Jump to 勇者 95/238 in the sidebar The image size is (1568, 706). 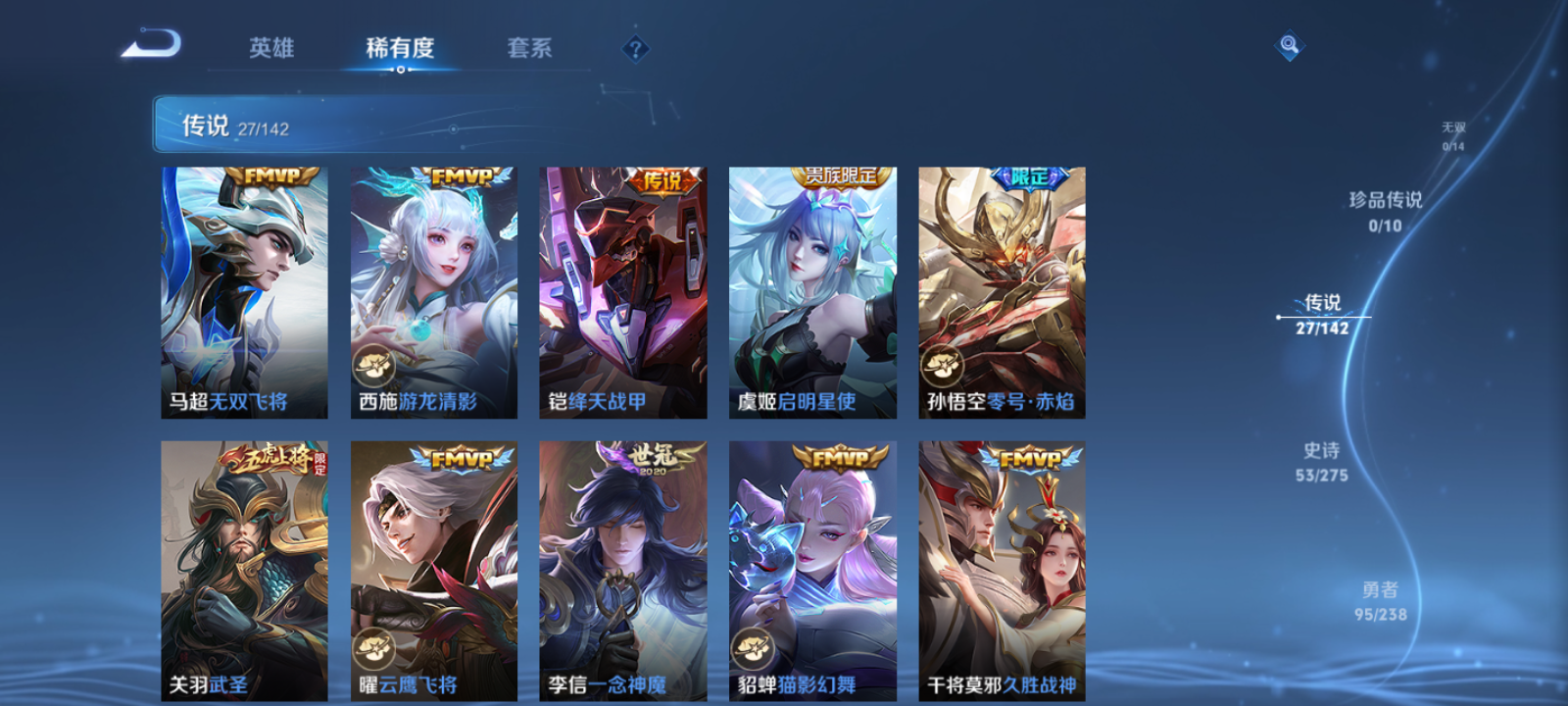click(1382, 601)
